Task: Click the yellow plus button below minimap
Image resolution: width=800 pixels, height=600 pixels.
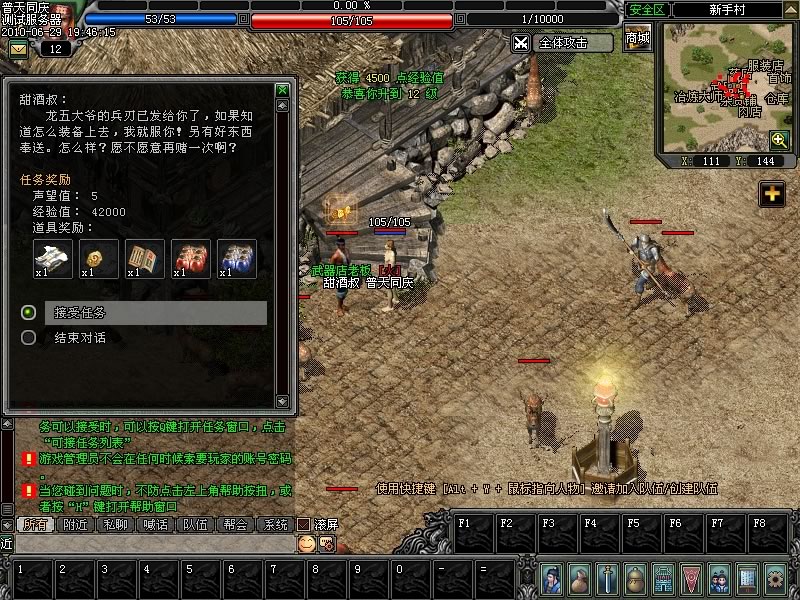Action: tap(772, 194)
